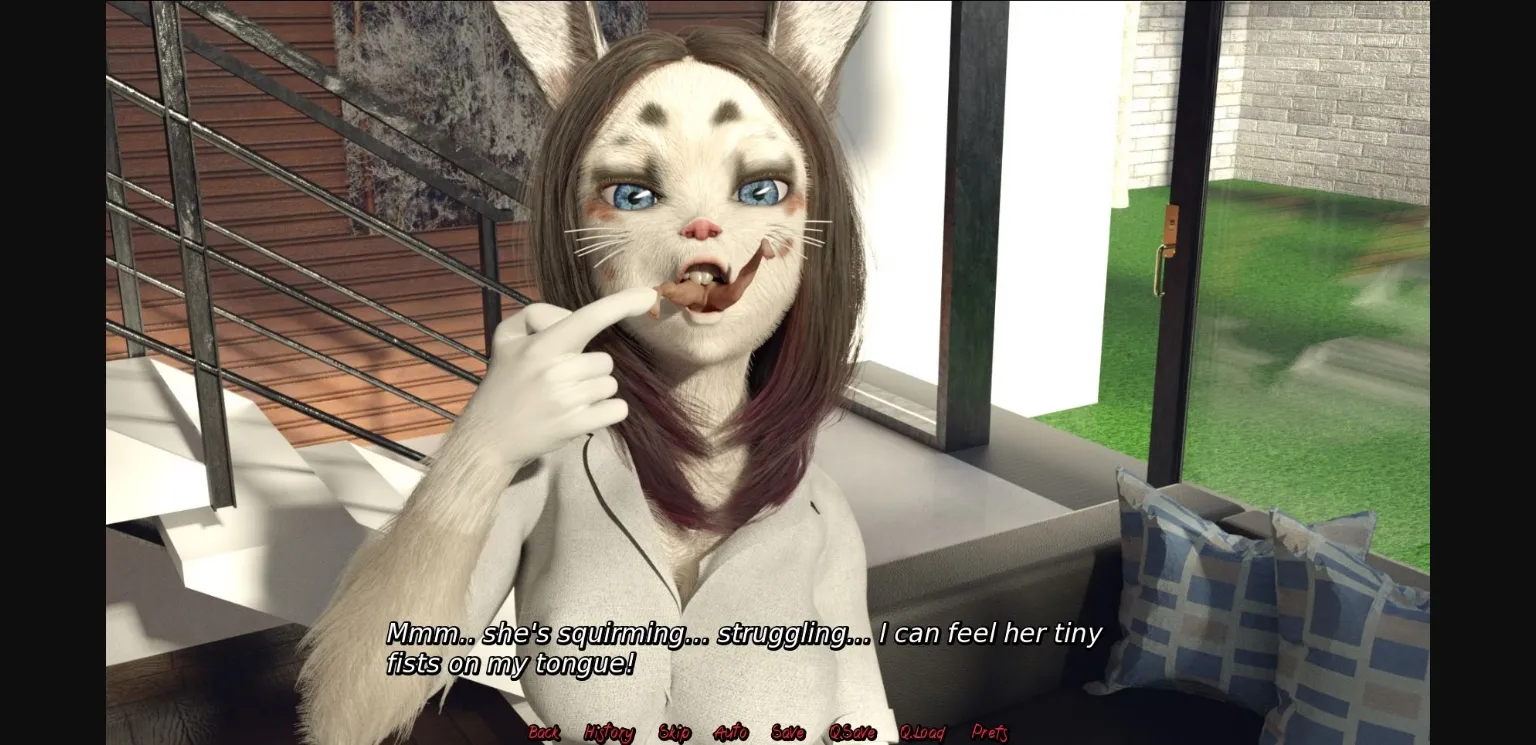Viewport: 1536px width, 745px height.
Task: Select Back in the quick menu bar
Action: (x=544, y=732)
